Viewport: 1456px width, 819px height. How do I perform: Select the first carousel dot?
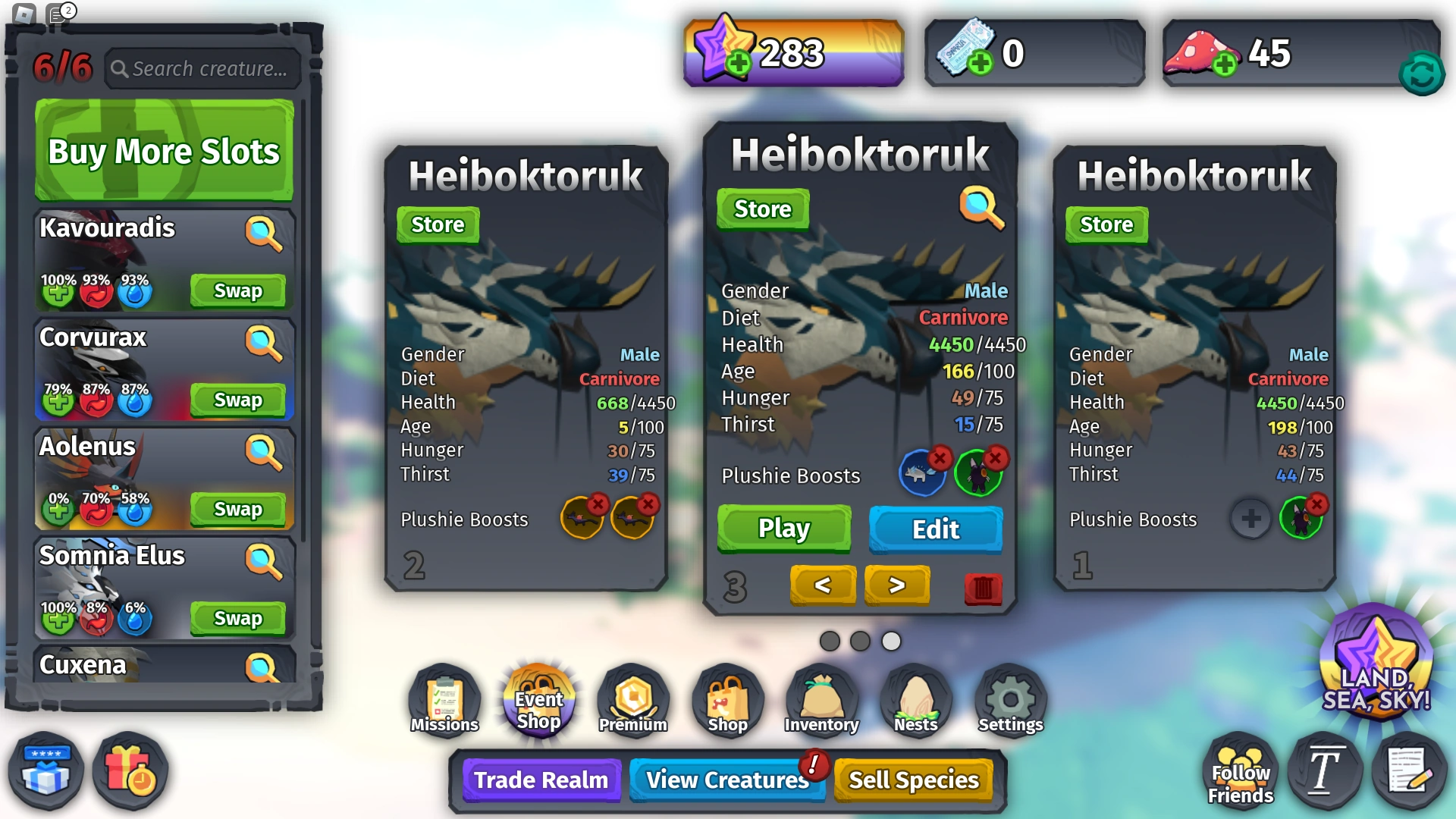pyautogui.click(x=830, y=641)
